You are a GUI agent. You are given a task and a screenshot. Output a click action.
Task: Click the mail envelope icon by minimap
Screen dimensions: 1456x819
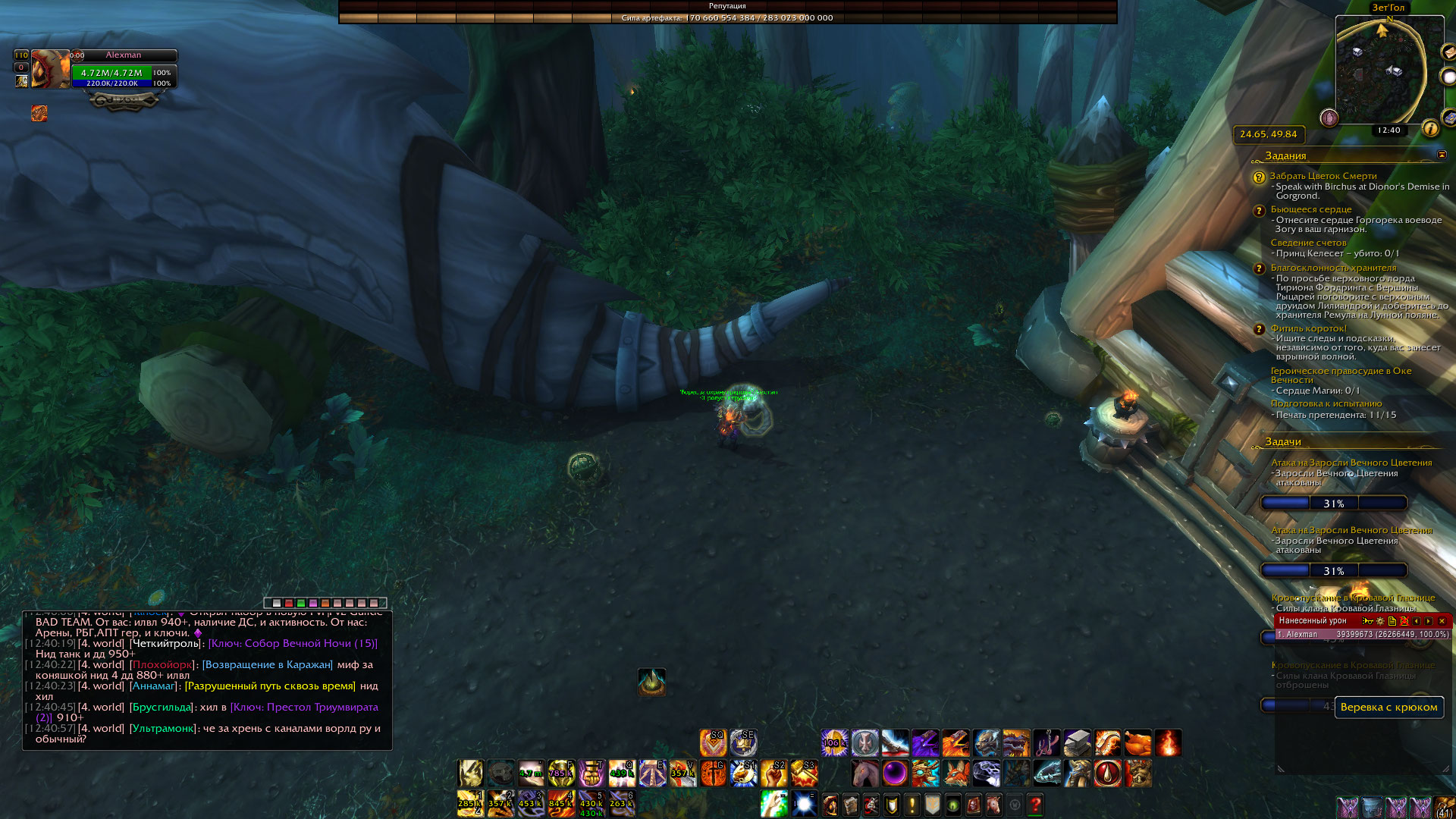pyautogui.click(x=1448, y=52)
